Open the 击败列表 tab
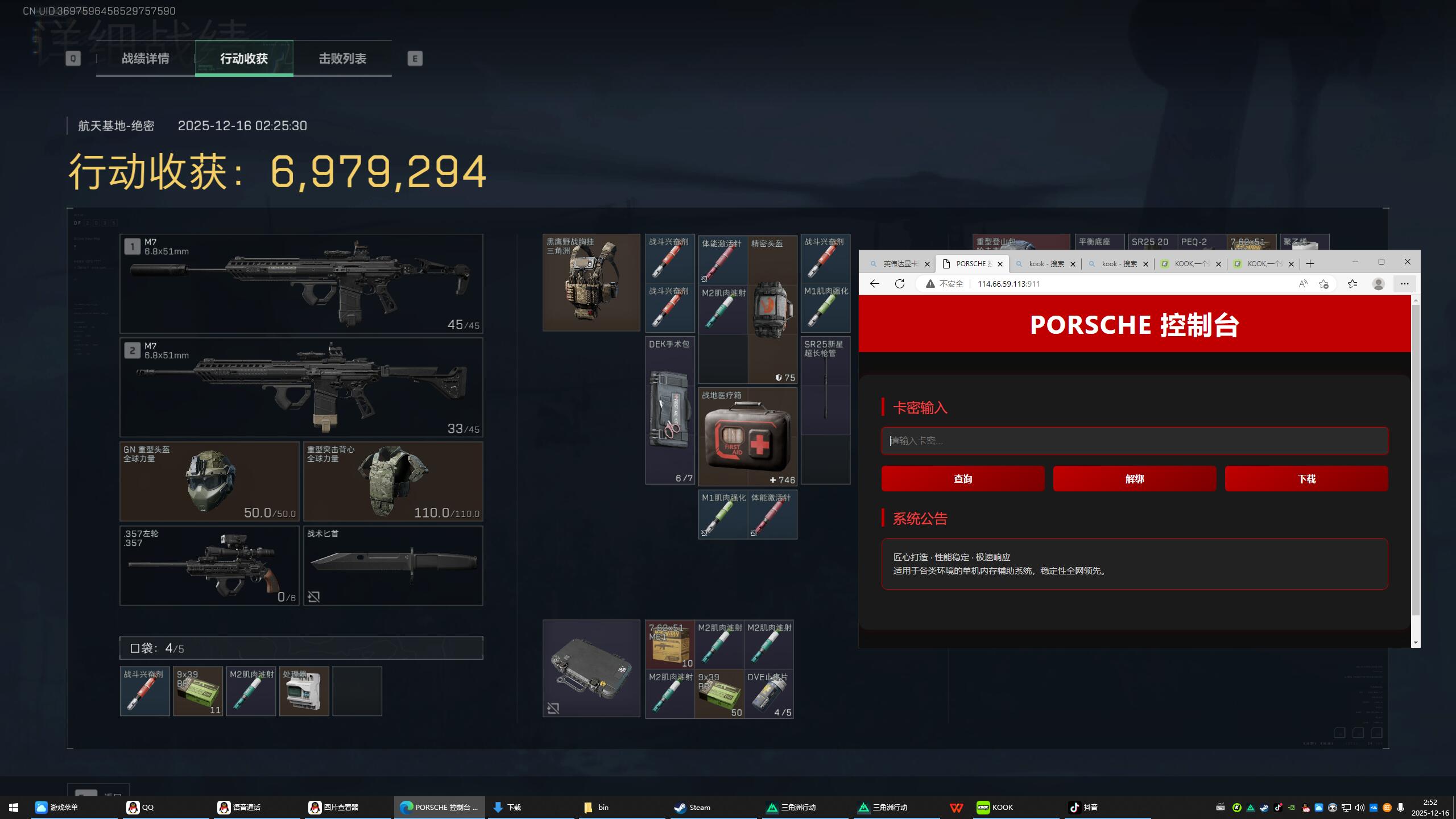The image size is (1456, 819). point(342,59)
